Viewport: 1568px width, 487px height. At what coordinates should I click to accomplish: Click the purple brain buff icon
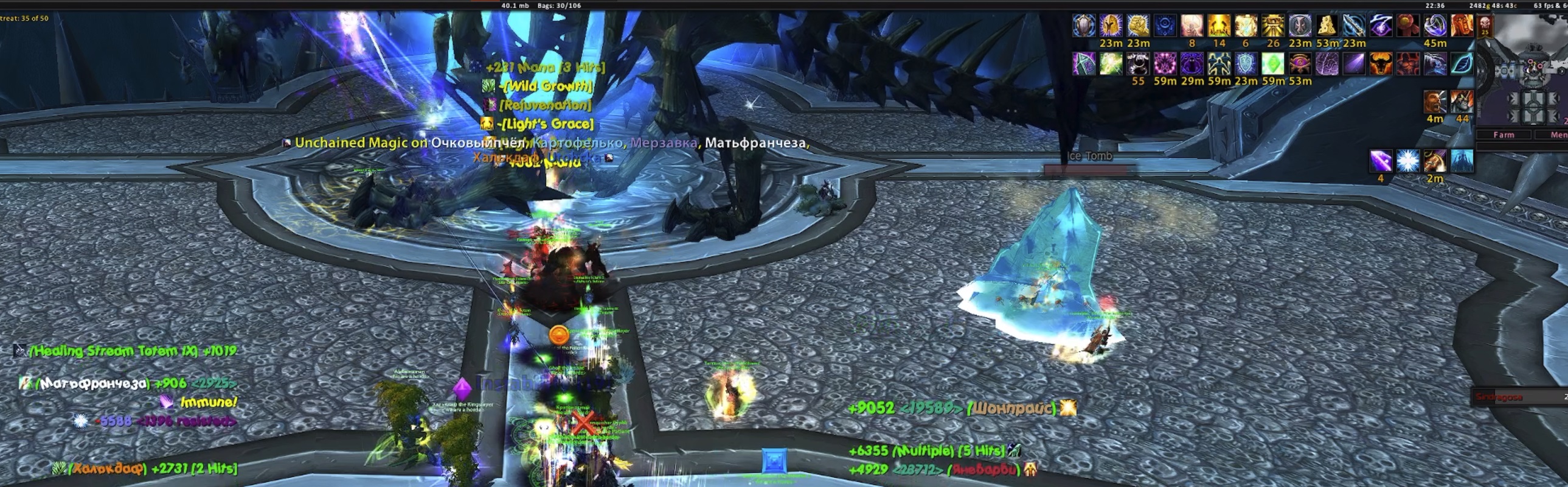pyautogui.click(x=1327, y=64)
